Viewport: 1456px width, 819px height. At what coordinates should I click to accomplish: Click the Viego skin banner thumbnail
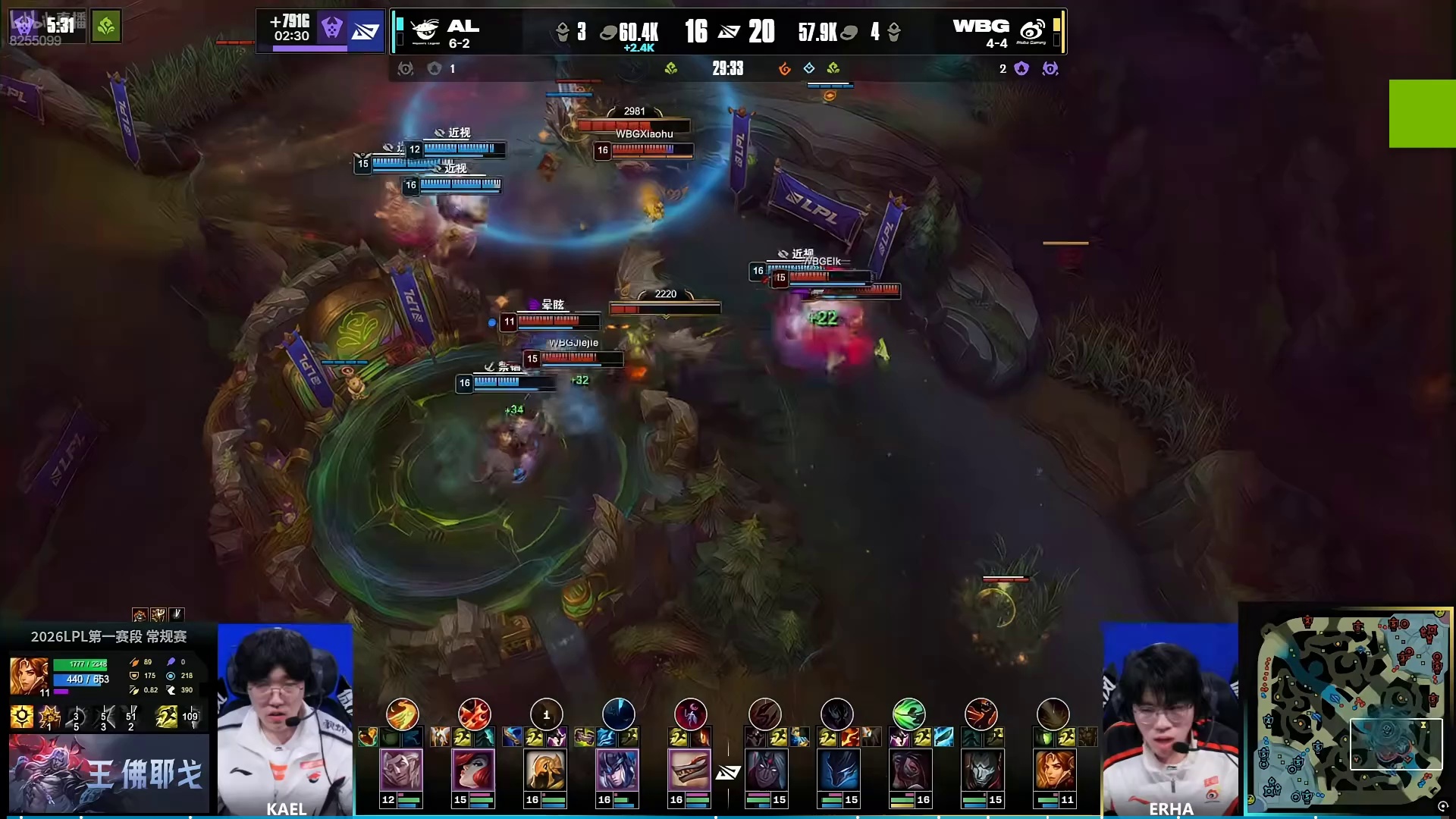[x=108, y=773]
